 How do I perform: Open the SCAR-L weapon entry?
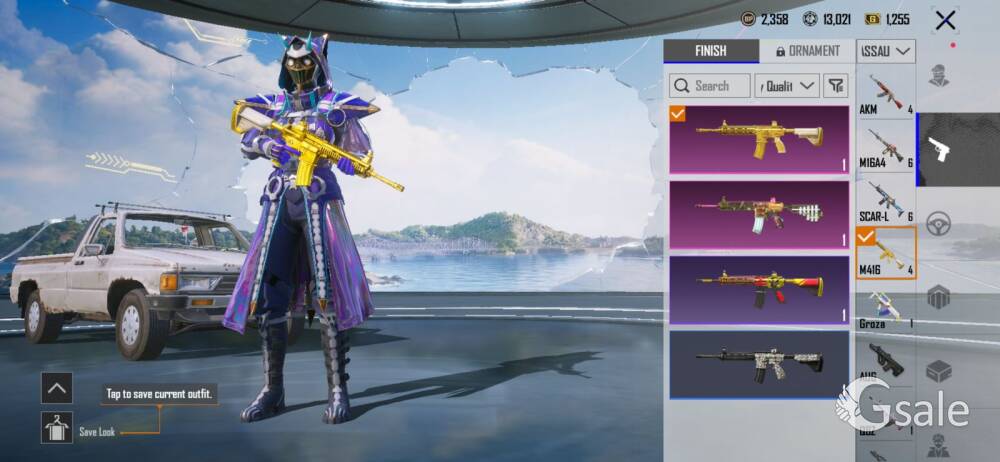coord(886,201)
